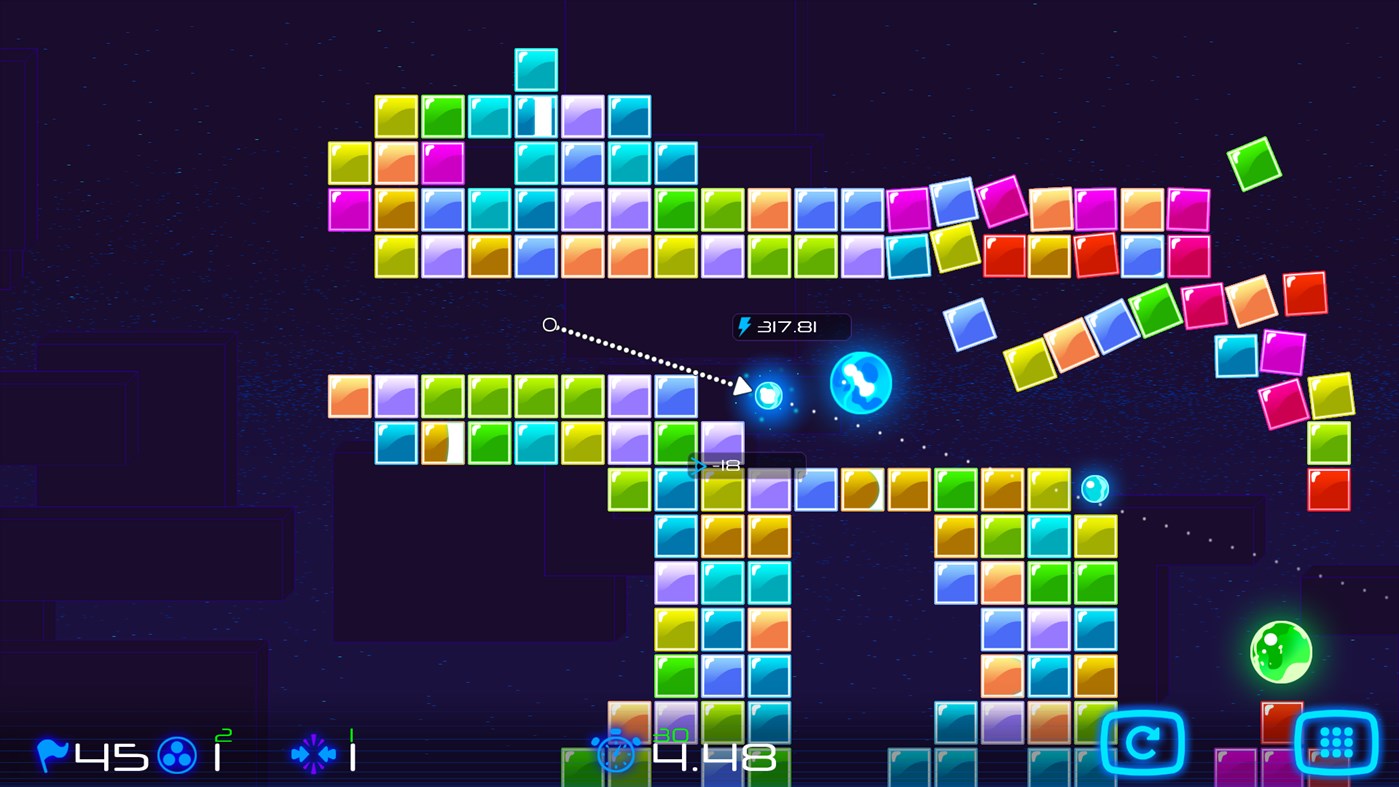Click the small blue ball near the arrow tip
Viewport: 1399px width, 787px height.
(x=768, y=396)
